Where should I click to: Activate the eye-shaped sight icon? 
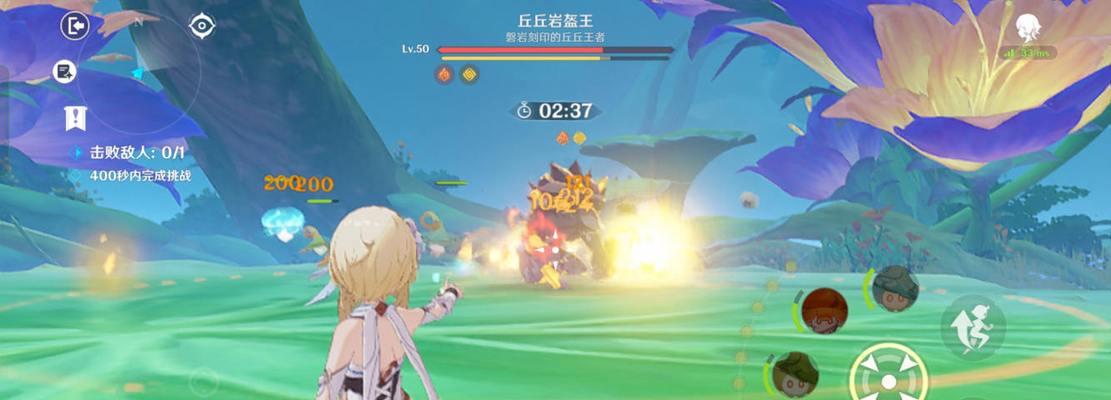pyautogui.click(x=202, y=26)
